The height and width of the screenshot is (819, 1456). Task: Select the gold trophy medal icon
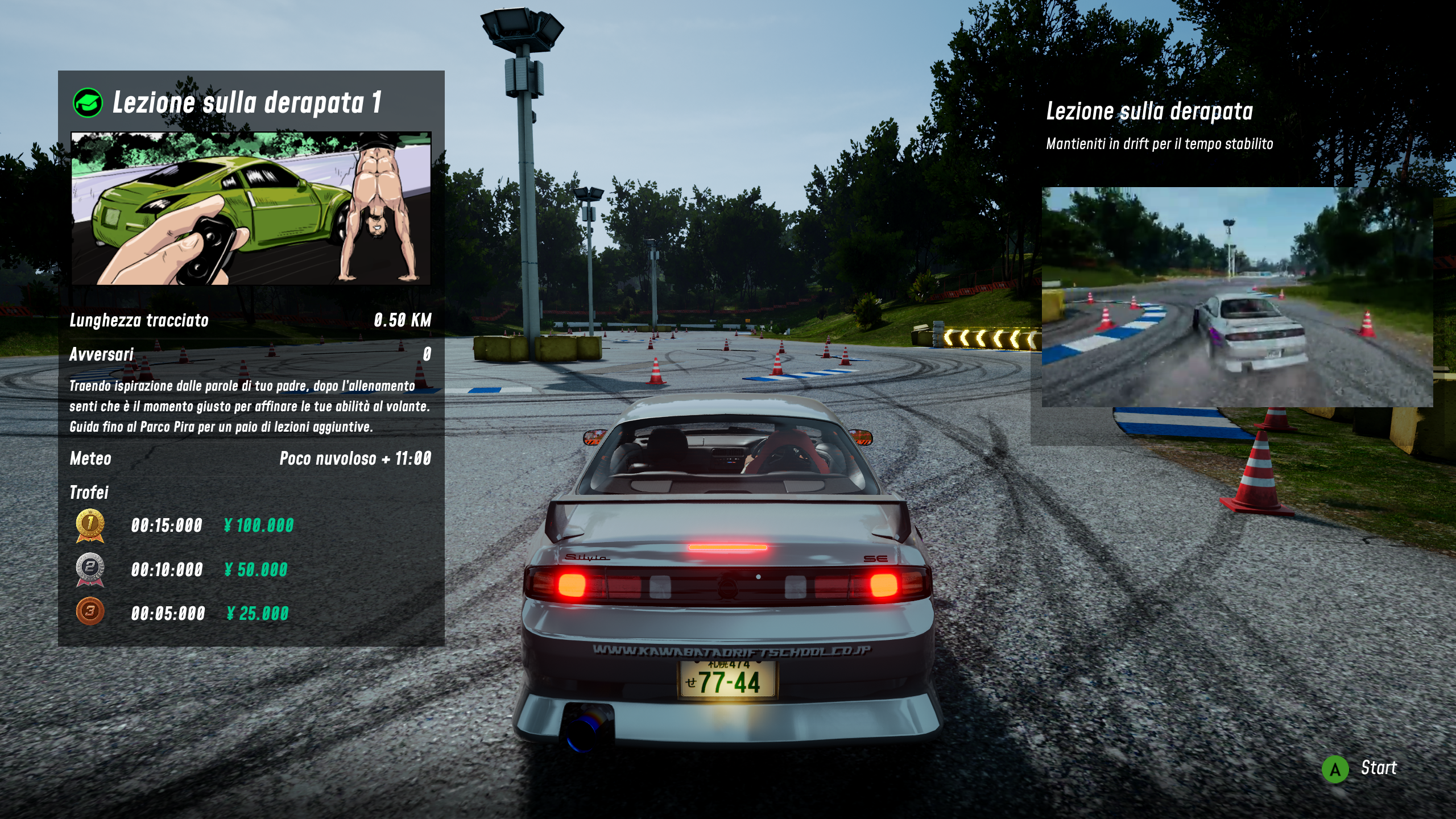(x=90, y=525)
